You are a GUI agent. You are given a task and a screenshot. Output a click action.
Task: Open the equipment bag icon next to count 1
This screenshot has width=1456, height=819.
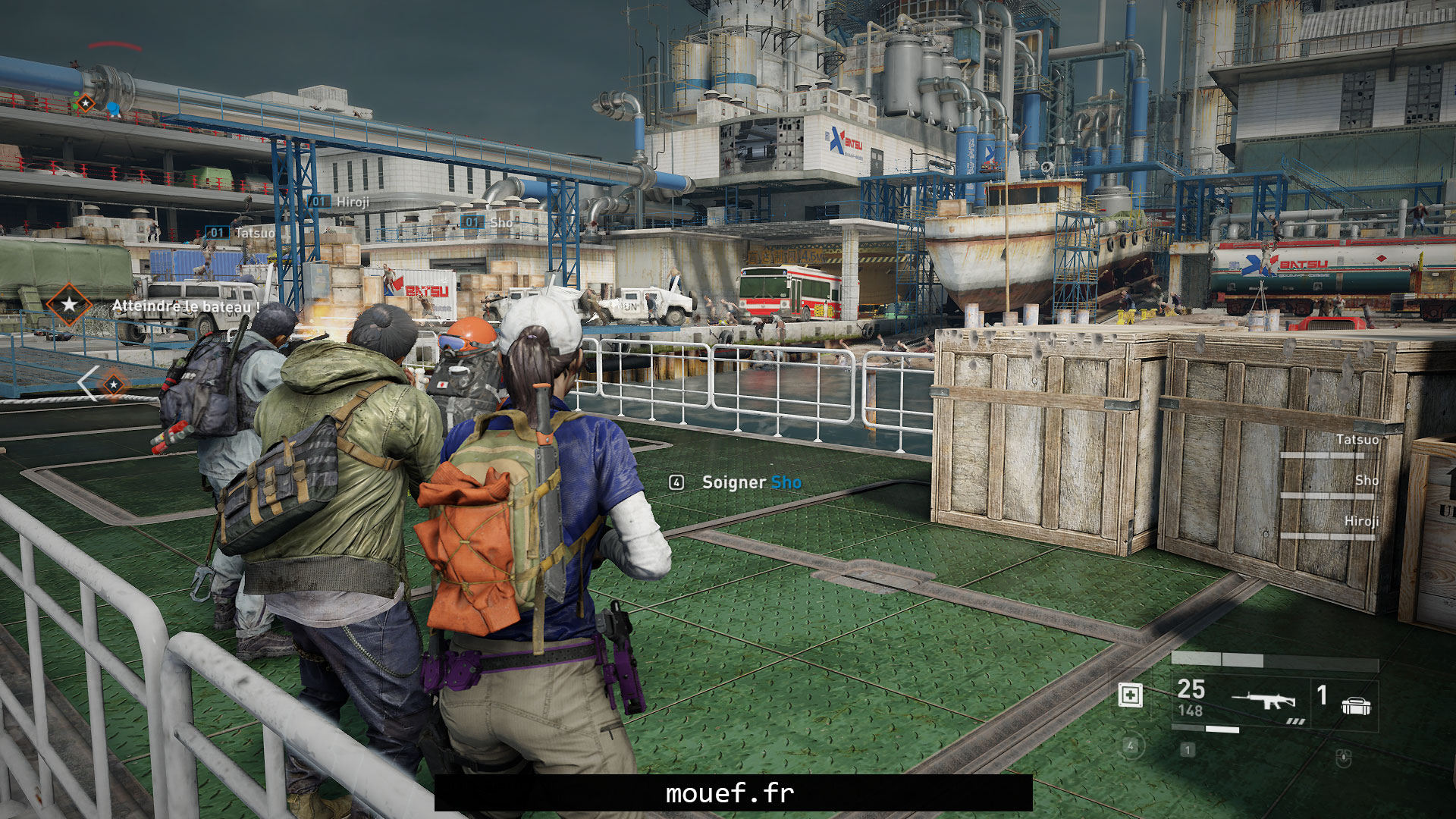click(x=1355, y=704)
